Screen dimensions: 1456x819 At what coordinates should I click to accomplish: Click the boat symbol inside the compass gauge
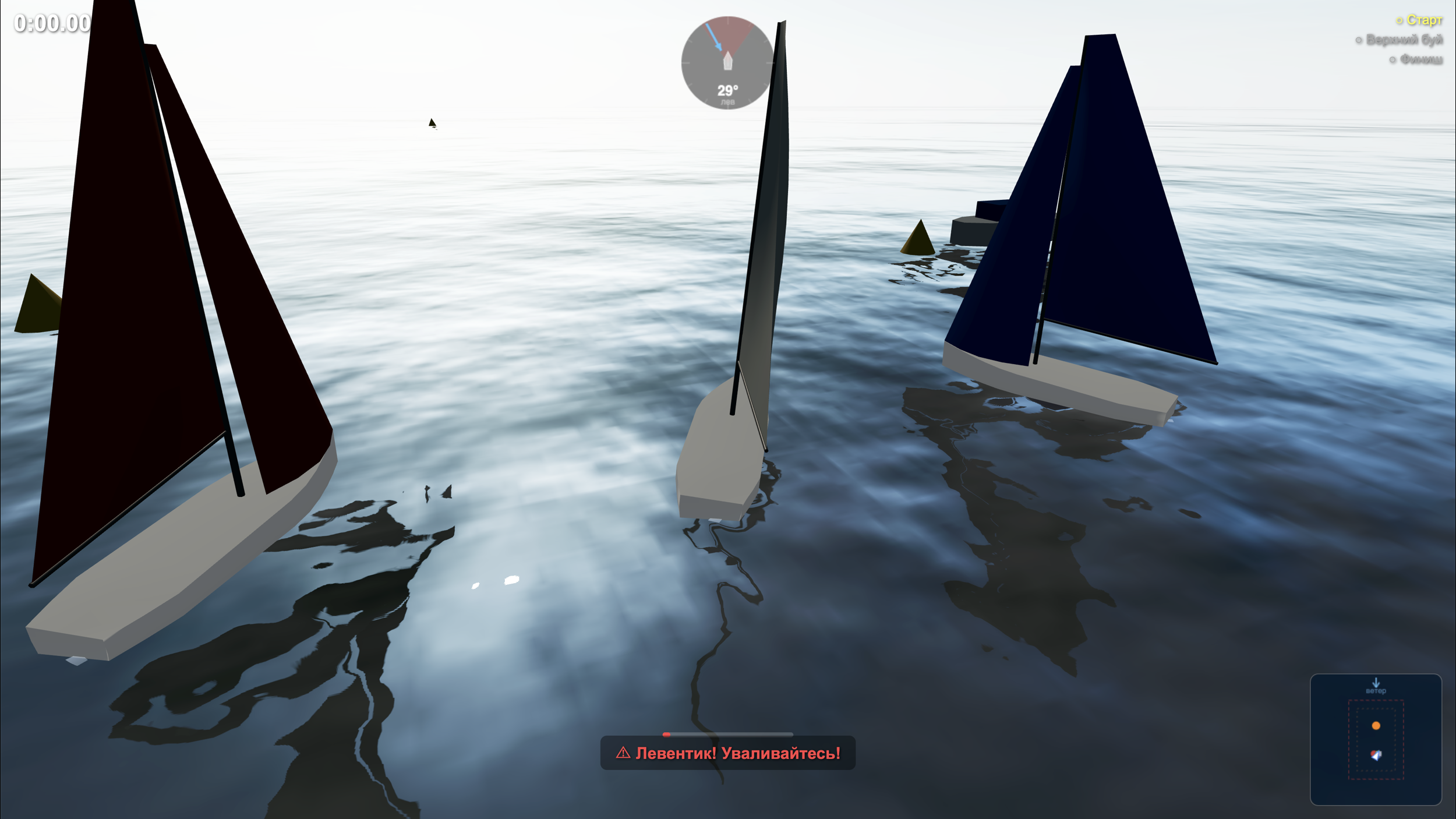point(727,62)
